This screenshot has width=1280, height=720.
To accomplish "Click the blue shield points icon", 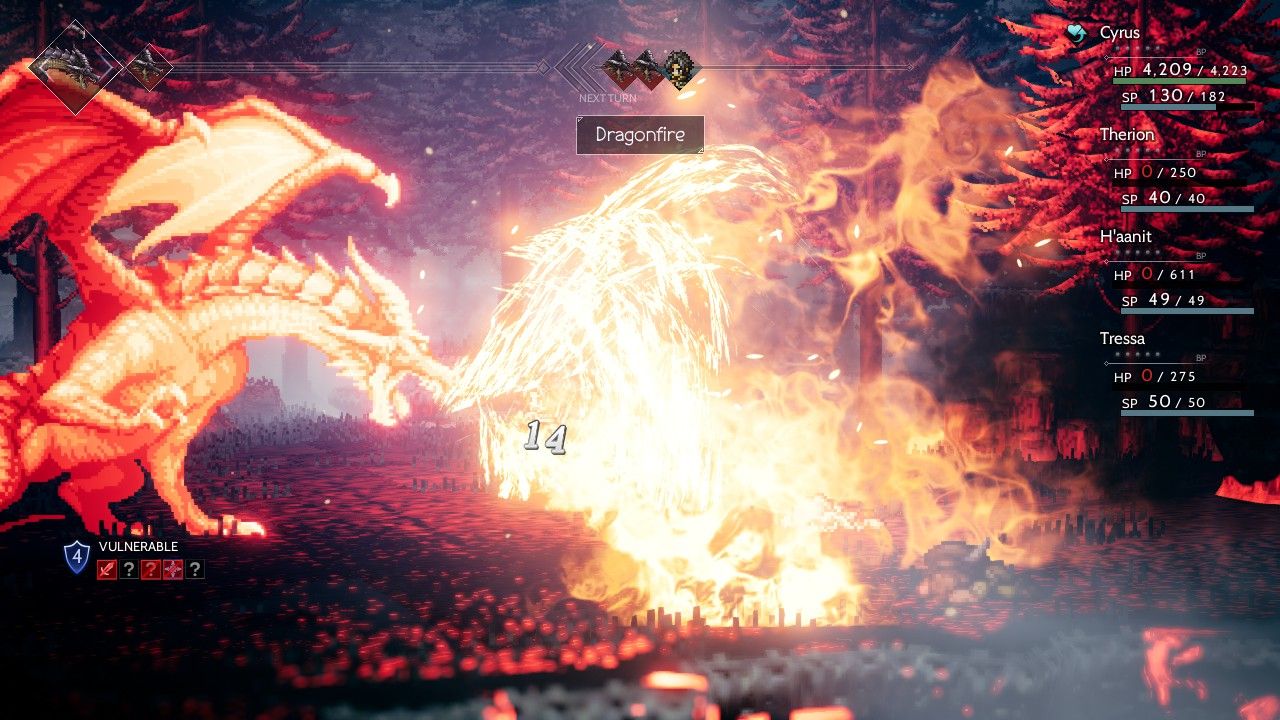I will [77, 557].
